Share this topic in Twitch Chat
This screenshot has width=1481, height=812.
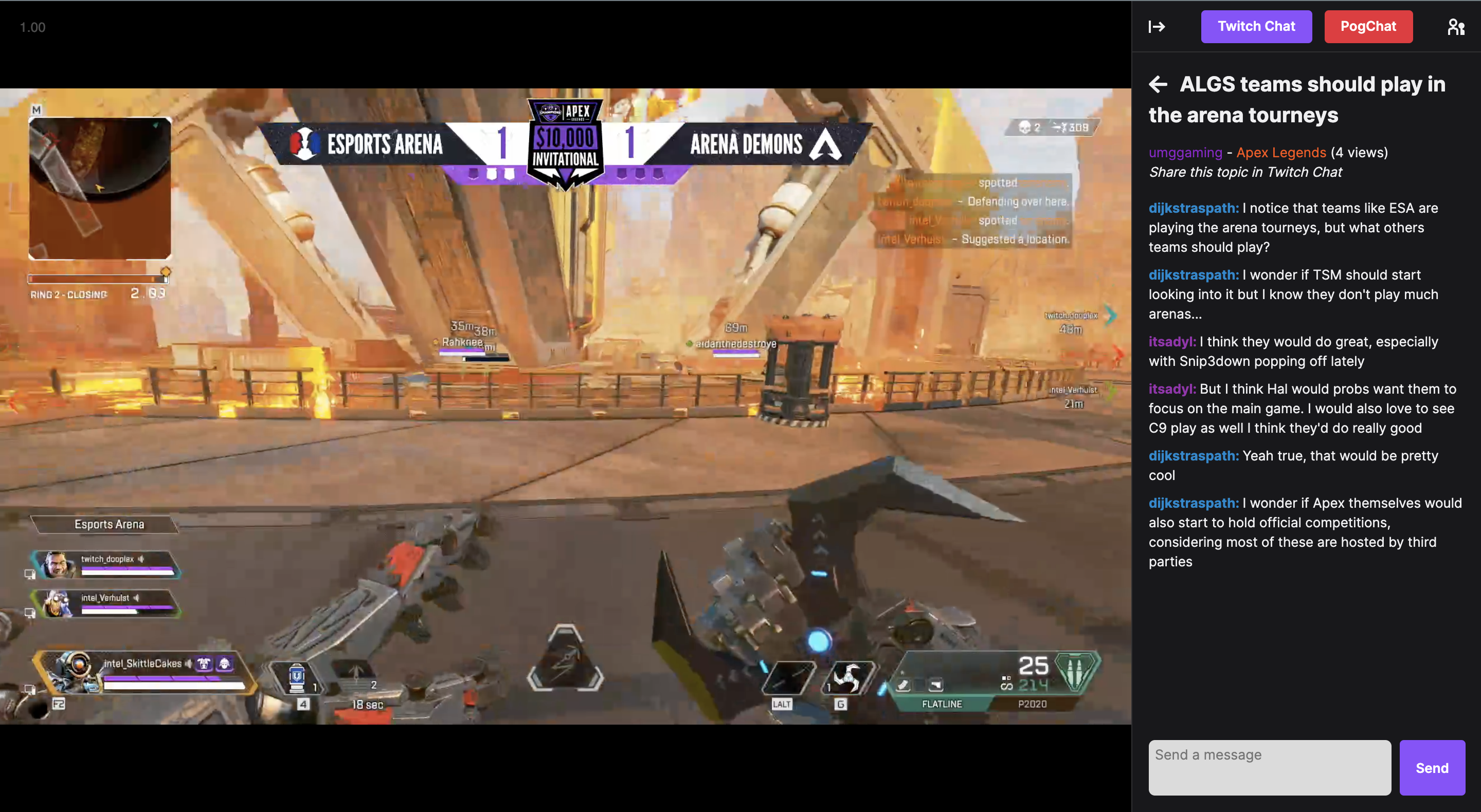coord(1244,172)
